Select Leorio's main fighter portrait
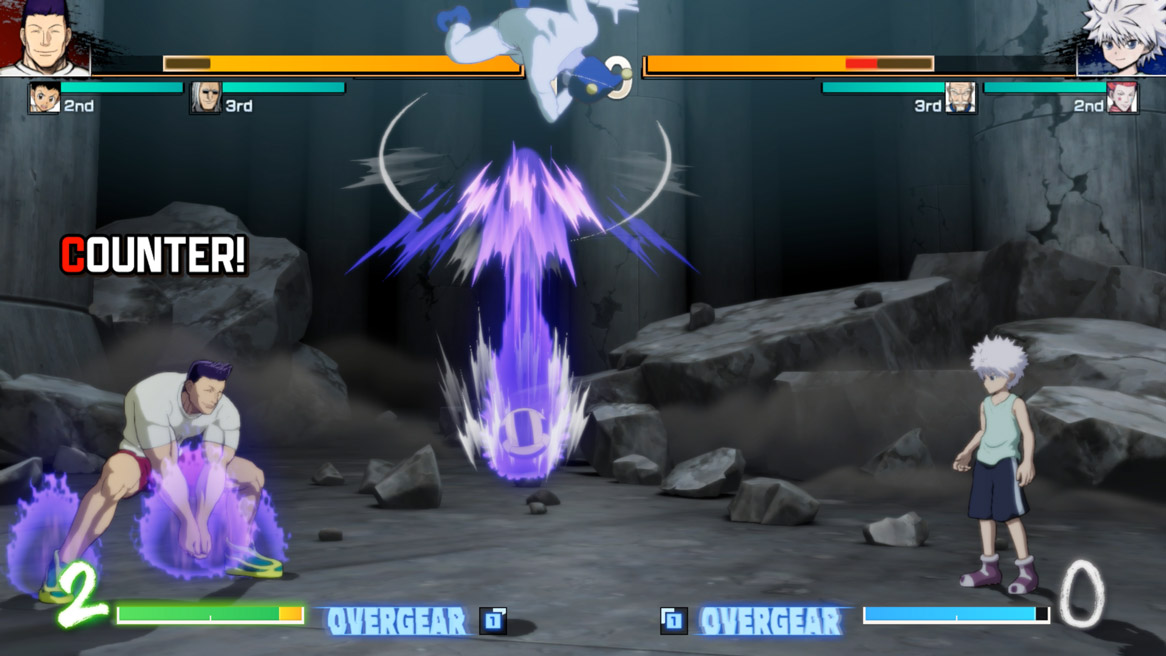Screen dimensions: 1166x656 [x=45, y=38]
